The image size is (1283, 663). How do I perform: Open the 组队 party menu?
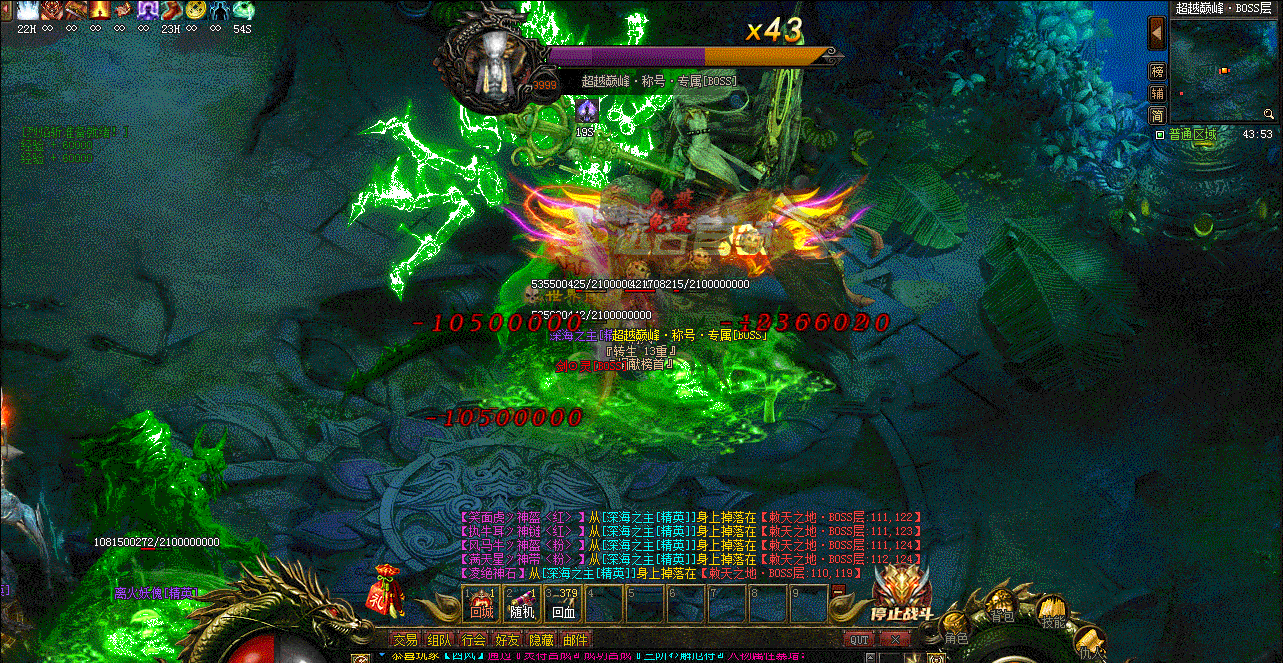[439, 640]
